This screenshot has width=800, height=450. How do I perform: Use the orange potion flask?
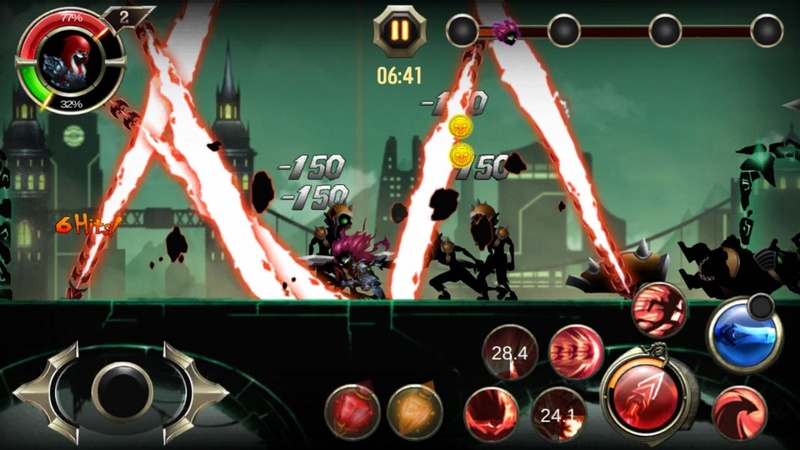point(414,410)
